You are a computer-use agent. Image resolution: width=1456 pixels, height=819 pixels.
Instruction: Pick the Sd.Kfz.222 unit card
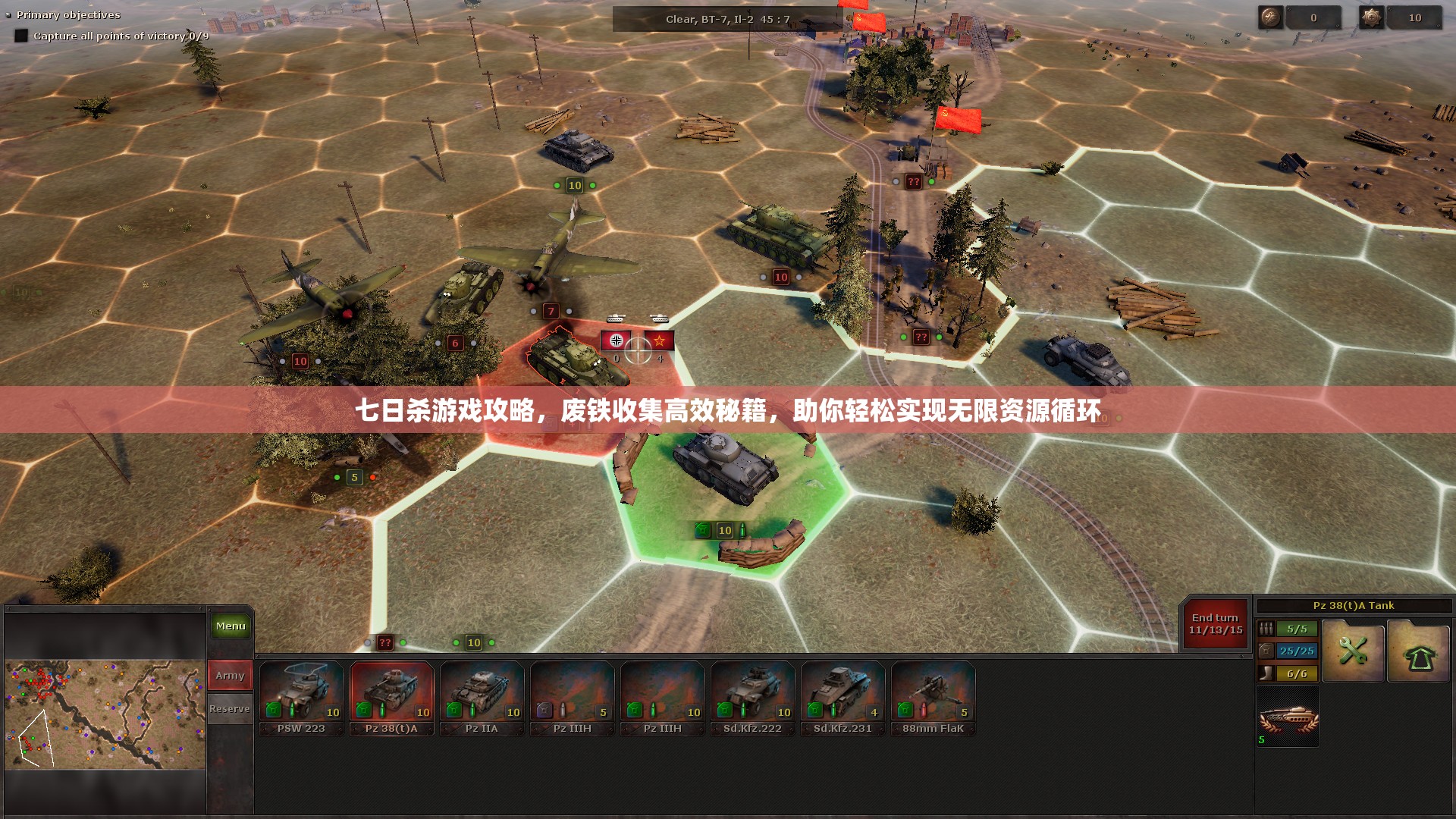tap(752, 698)
